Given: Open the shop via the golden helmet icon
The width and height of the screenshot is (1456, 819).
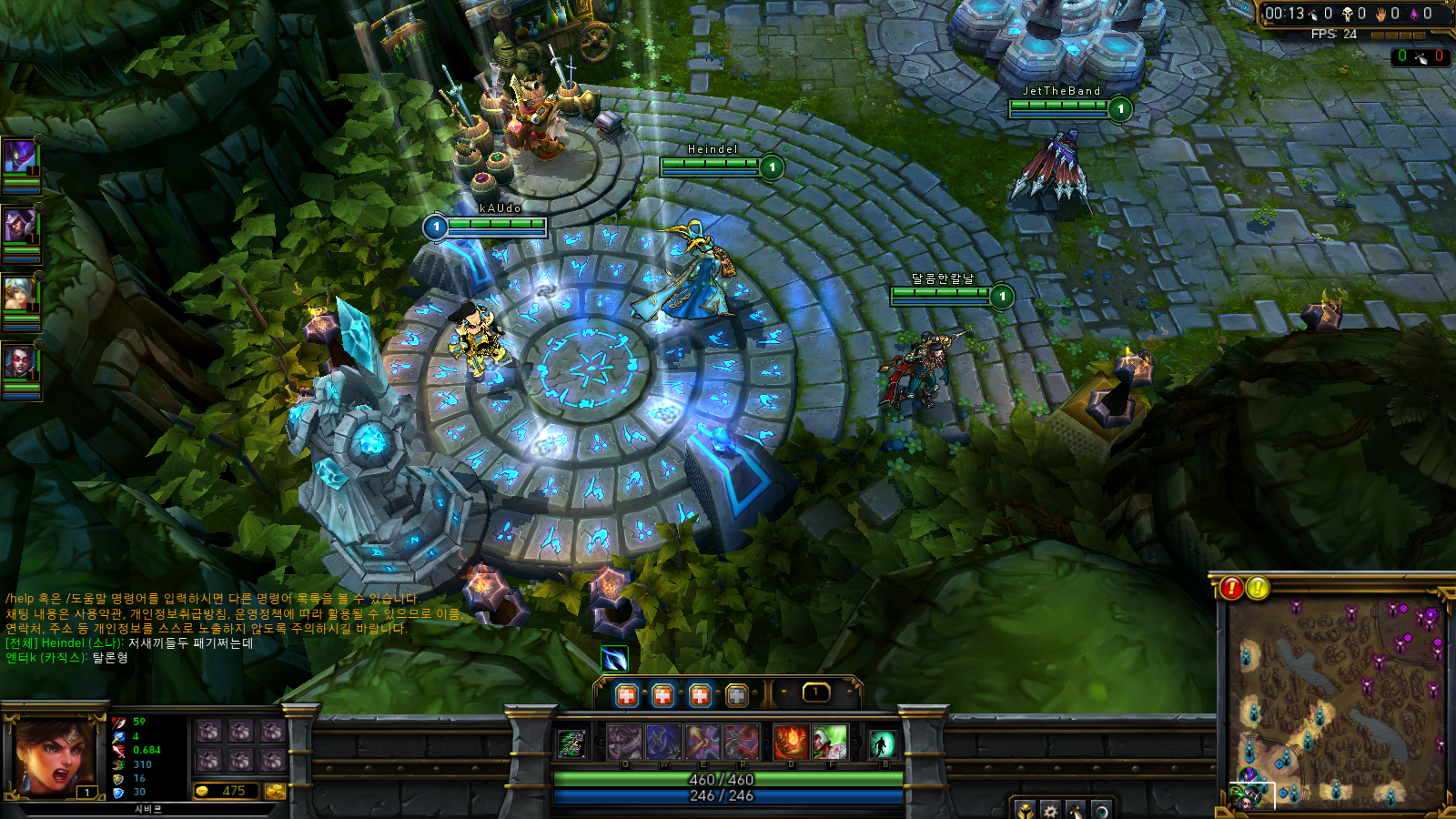Looking at the screenshot, I should [1026, 812].
